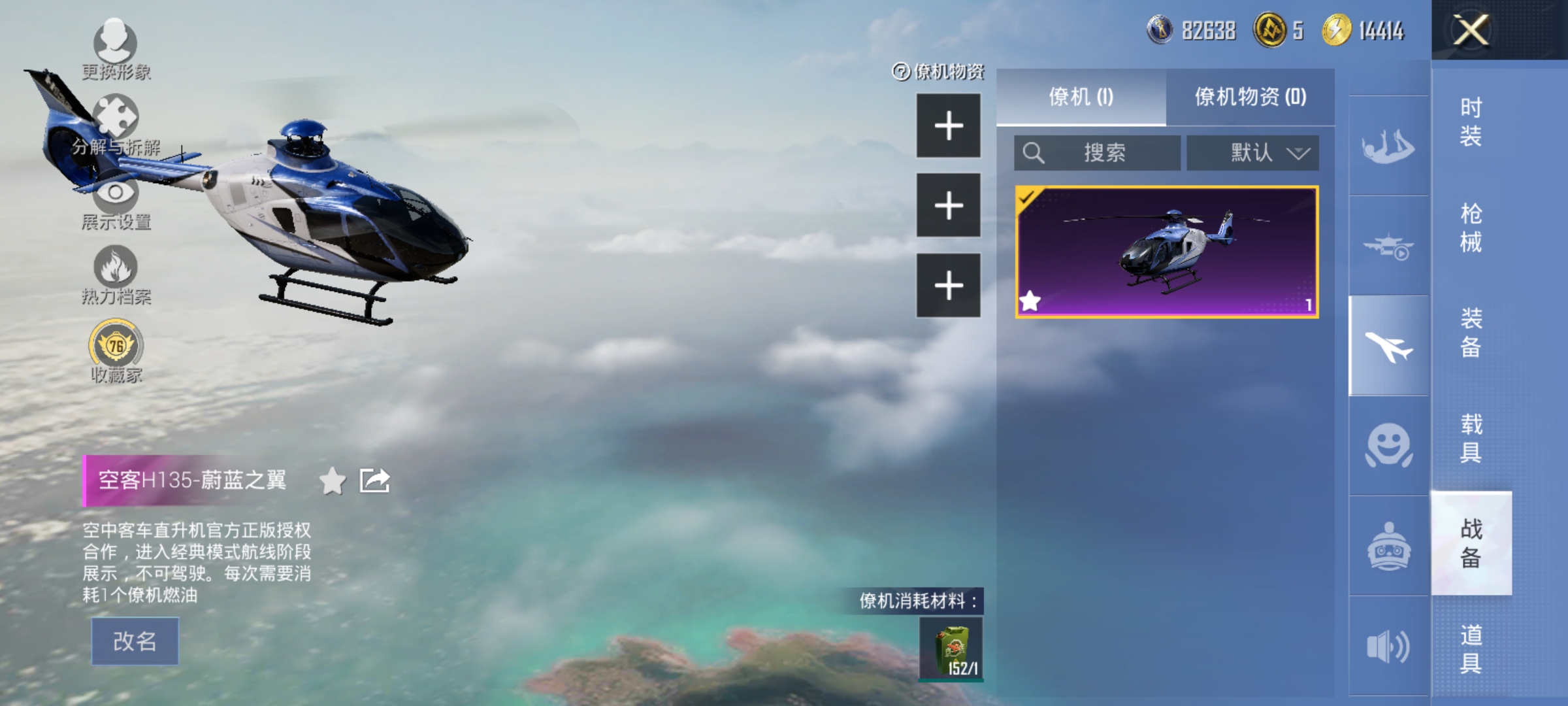Switch to the 僚机物资 (0) tab
Screen dimensions: 1568x706
point(1252,96)
